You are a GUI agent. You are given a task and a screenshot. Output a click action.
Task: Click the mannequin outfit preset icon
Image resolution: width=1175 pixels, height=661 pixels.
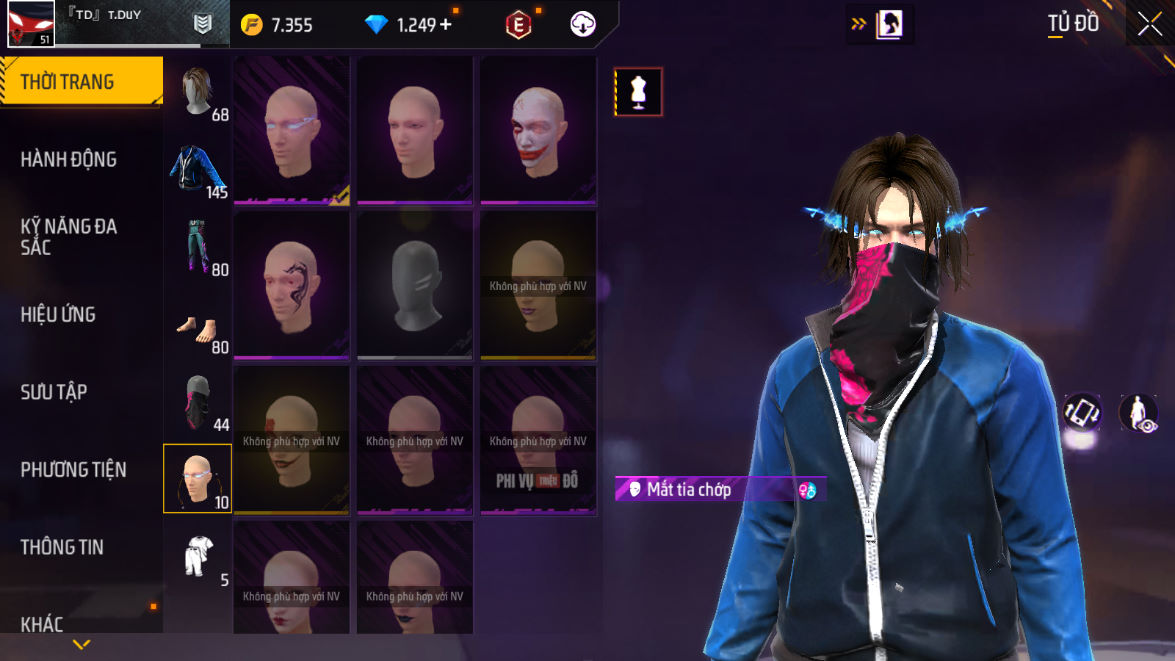[638, 92]
